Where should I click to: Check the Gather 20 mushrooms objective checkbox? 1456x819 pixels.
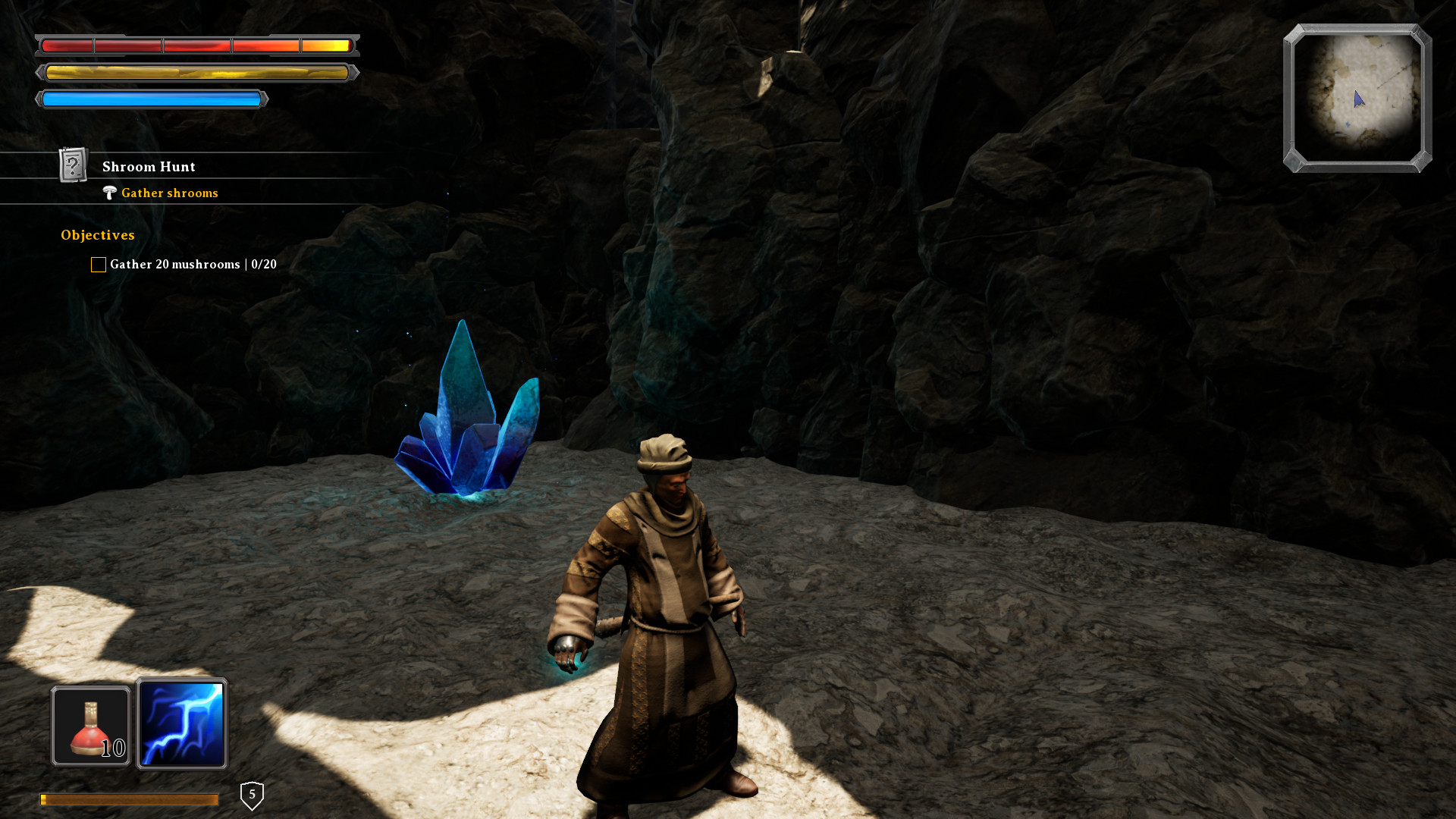click(98, 264)
